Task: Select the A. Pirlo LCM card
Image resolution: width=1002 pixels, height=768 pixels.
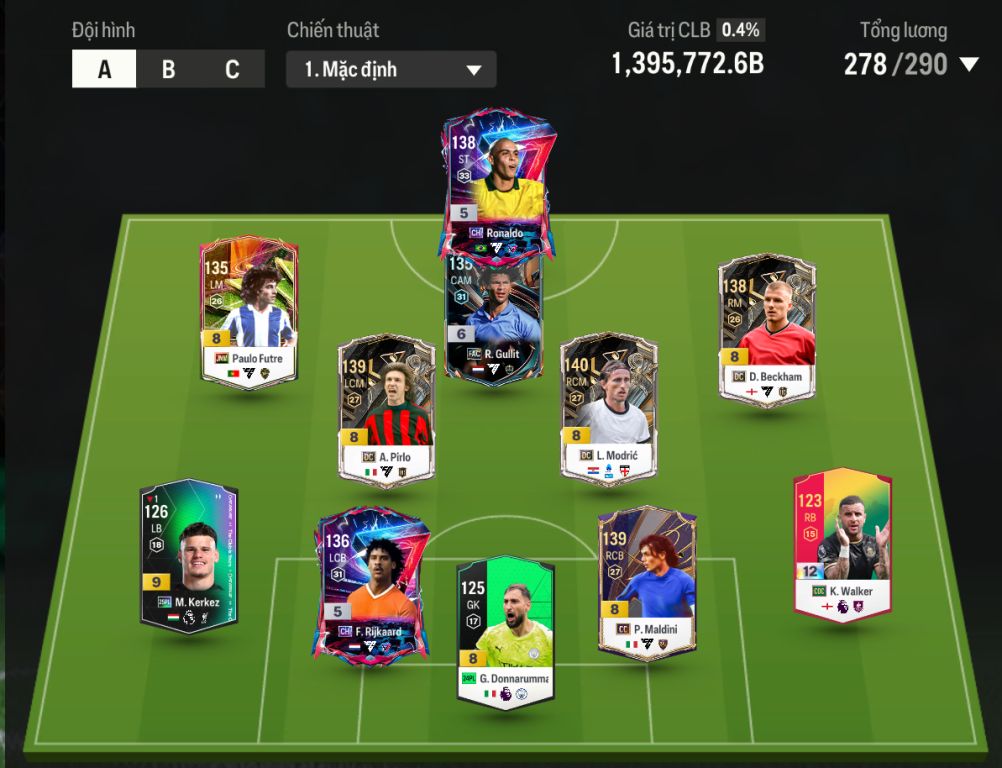Action: (x=386, y=410)
